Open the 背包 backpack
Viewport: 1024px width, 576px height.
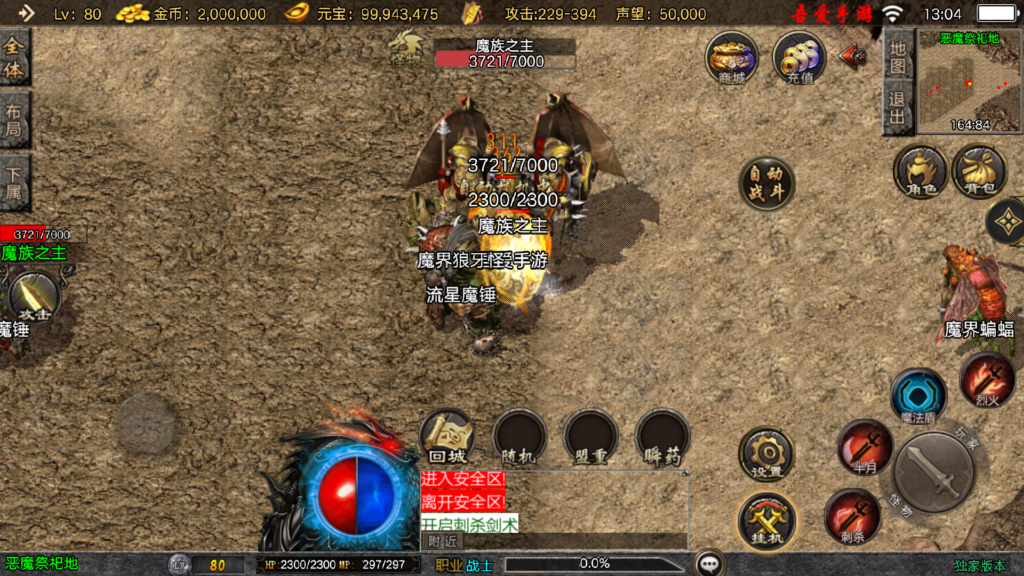coord(979,171)
